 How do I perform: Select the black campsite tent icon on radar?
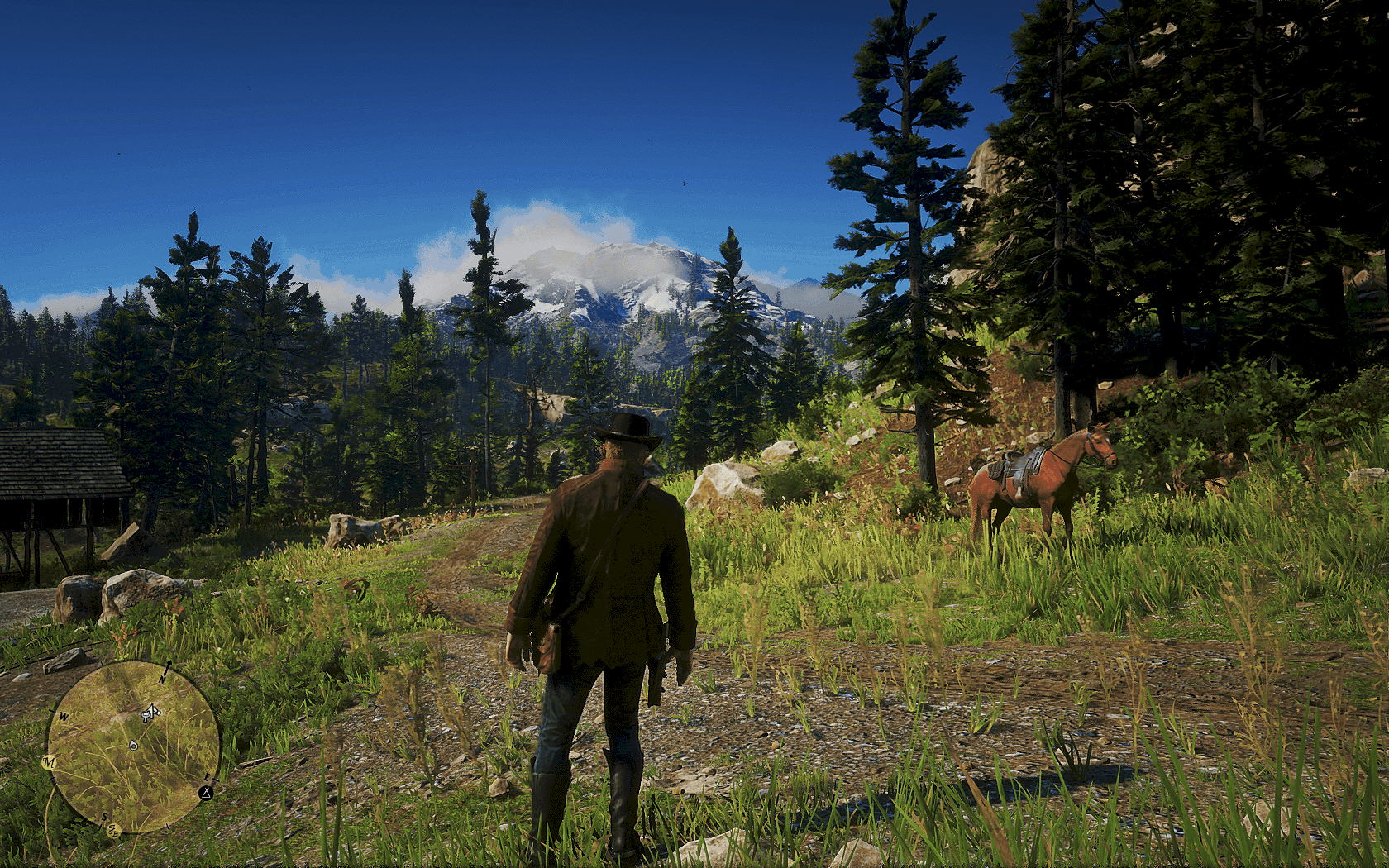point(207,792)
